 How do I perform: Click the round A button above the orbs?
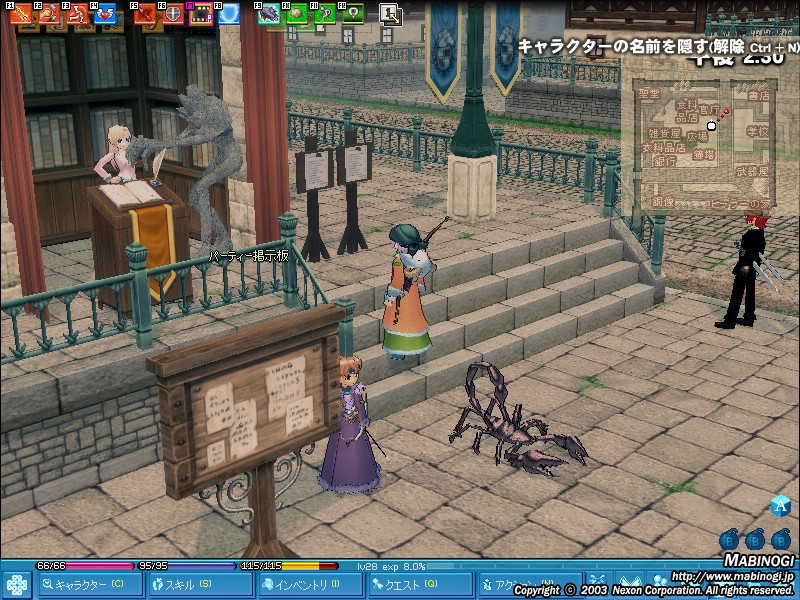click(x=781, y=507)
